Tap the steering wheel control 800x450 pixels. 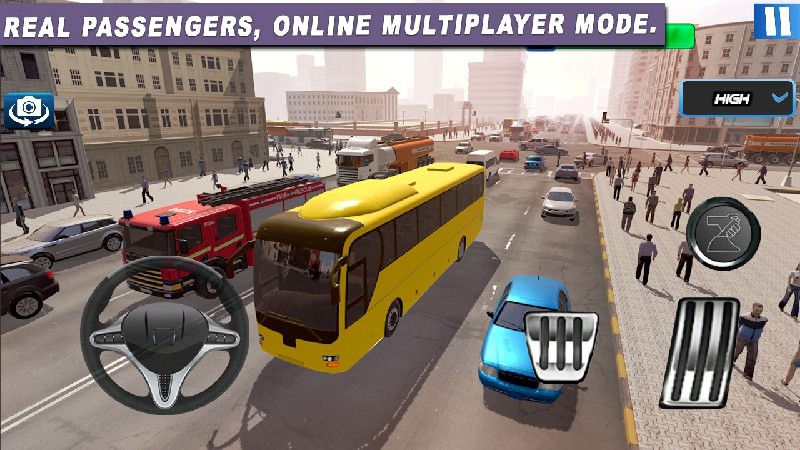pyautogui.click(x=164, y=335)
